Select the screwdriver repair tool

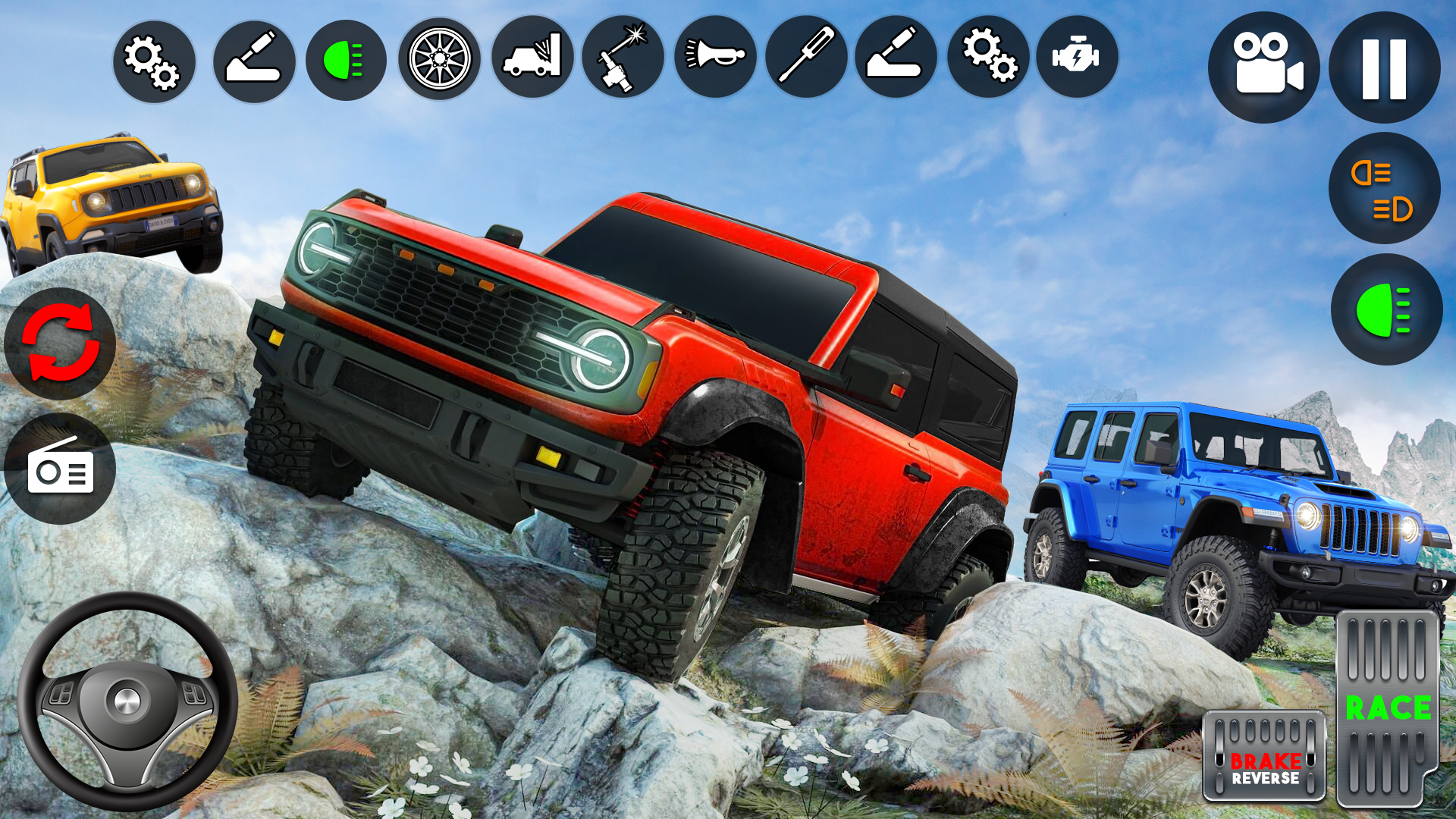point(811,59)
